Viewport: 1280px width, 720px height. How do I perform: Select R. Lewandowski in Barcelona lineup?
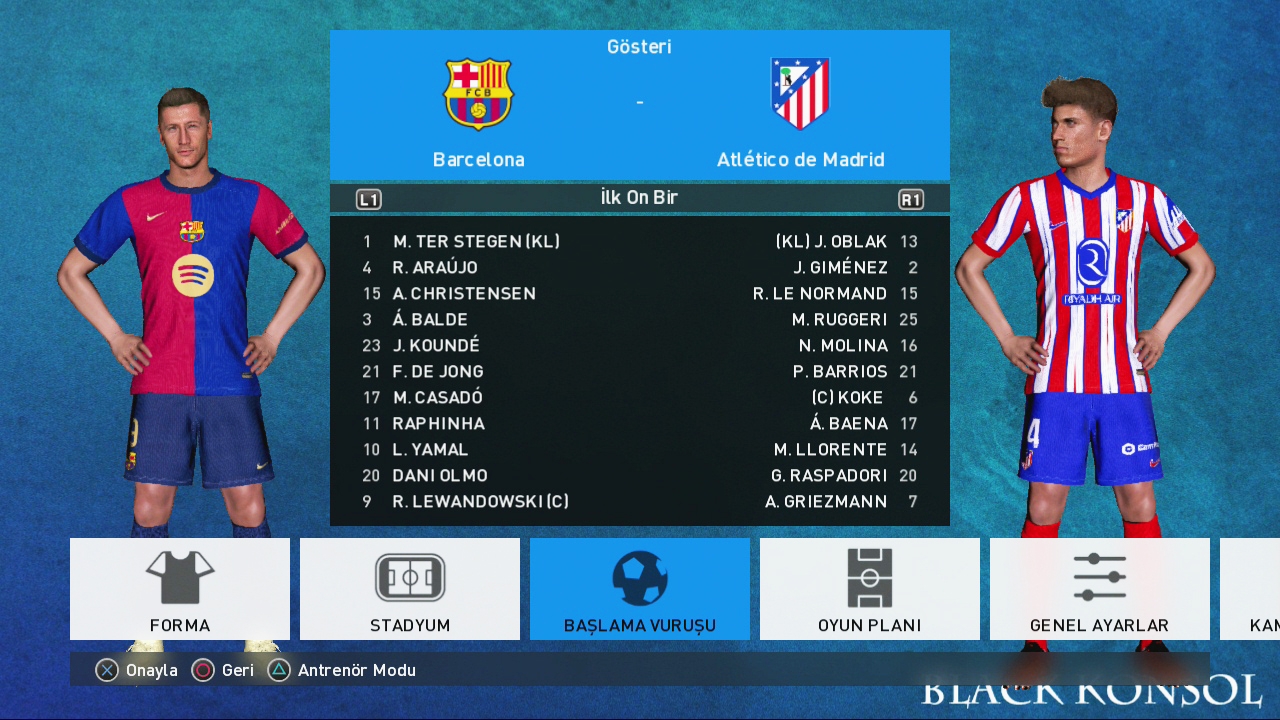(480, 501)
